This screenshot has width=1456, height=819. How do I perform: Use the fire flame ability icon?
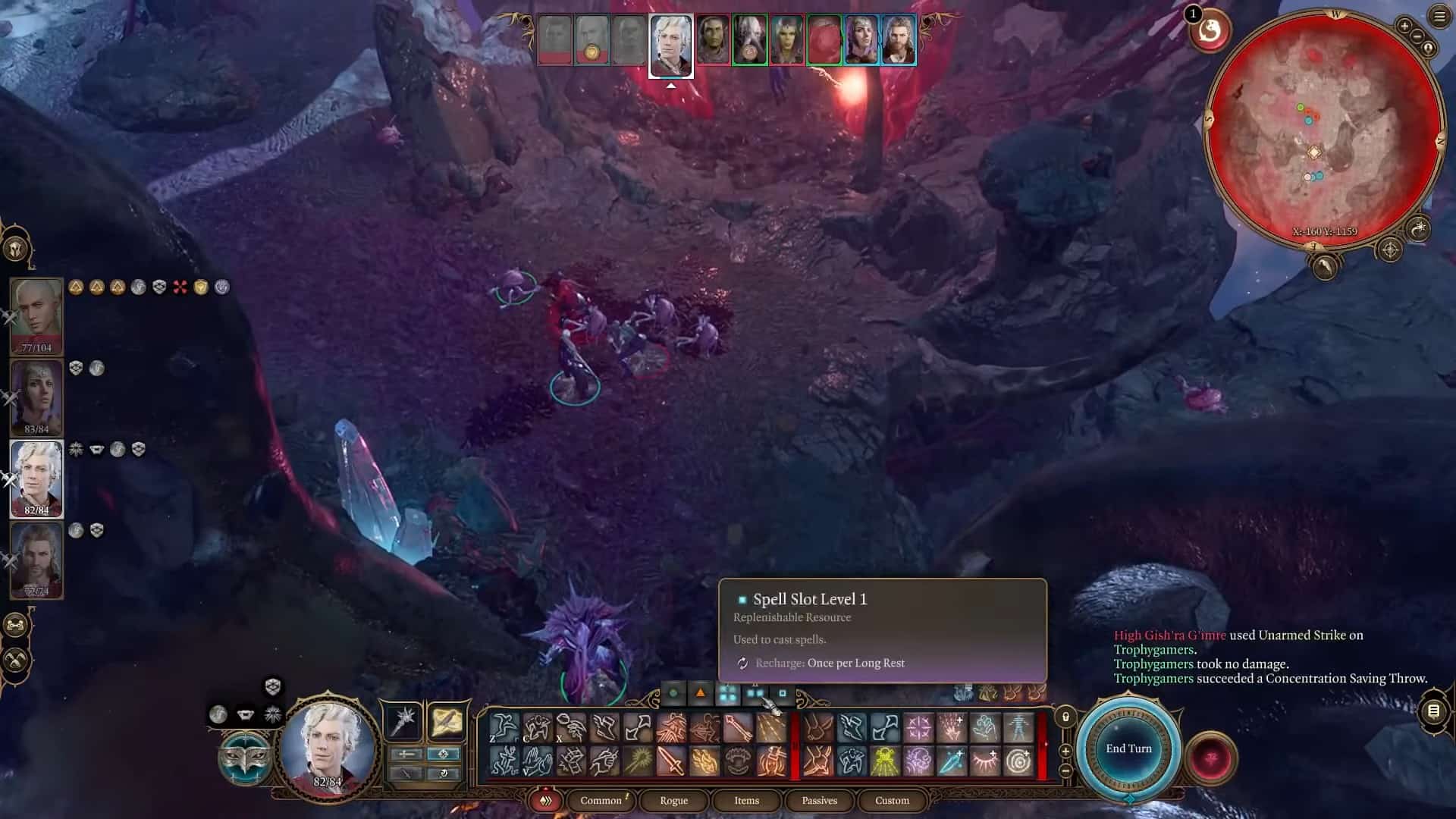point(704,761)
